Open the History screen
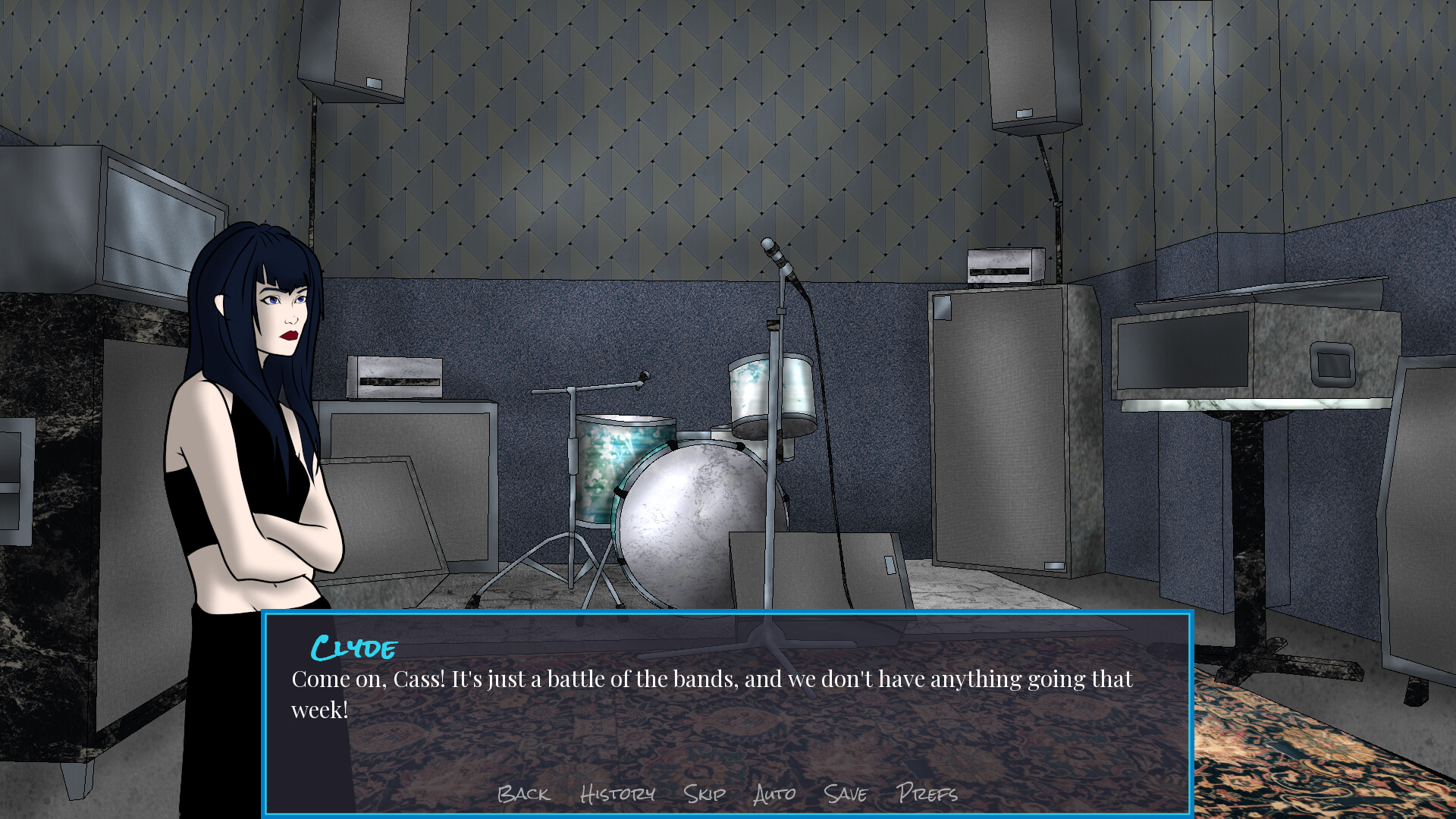Image resolution: width=1456 pixels, height=819 pixels. tap(618, 795)
